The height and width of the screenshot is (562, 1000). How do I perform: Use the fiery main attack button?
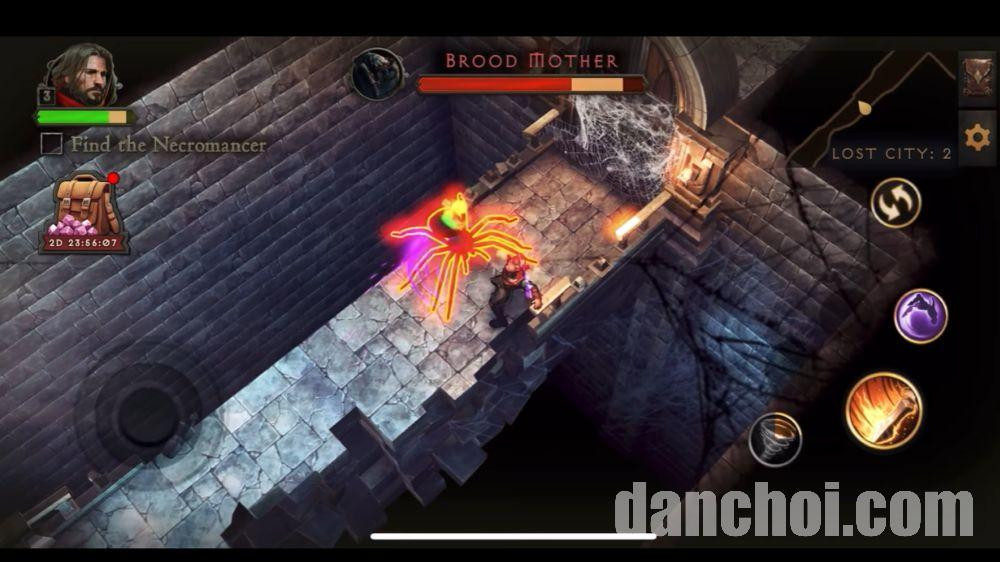pyautogui.click(x=883, y=410)
